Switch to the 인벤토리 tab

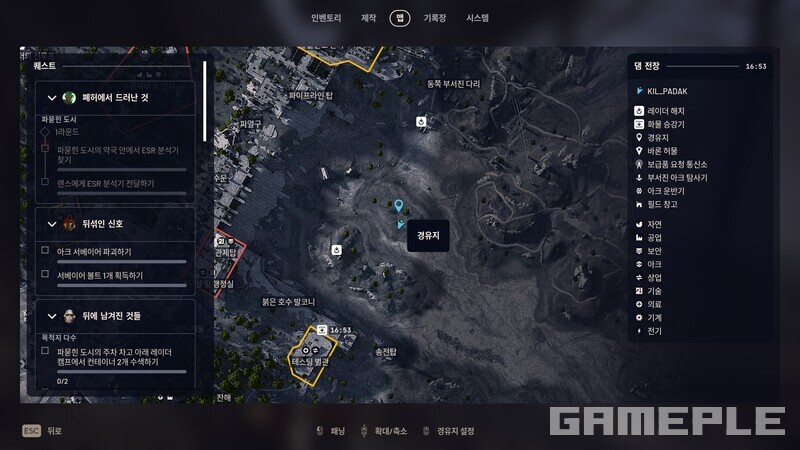pos(326,18)
